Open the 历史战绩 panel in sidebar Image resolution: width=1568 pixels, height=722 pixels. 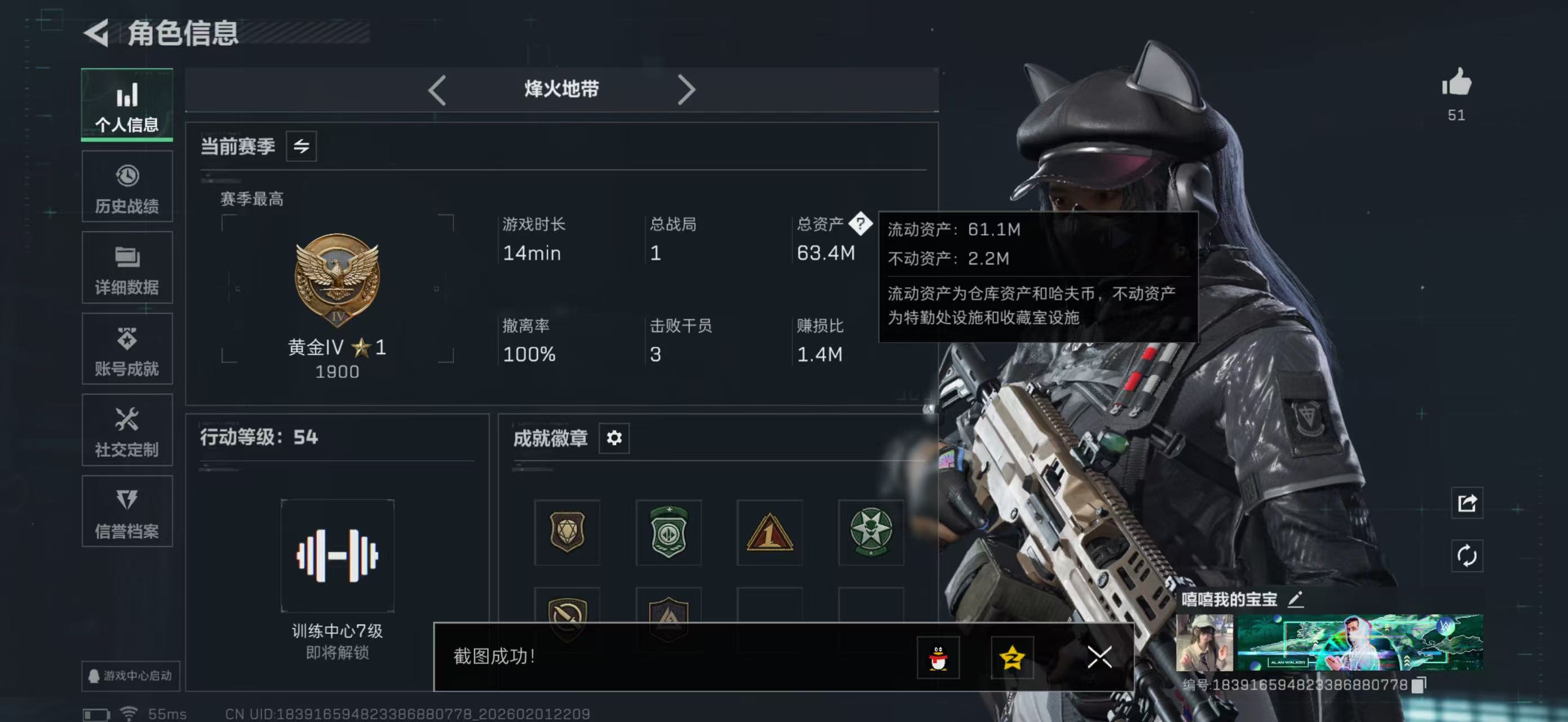pos(127,186)
